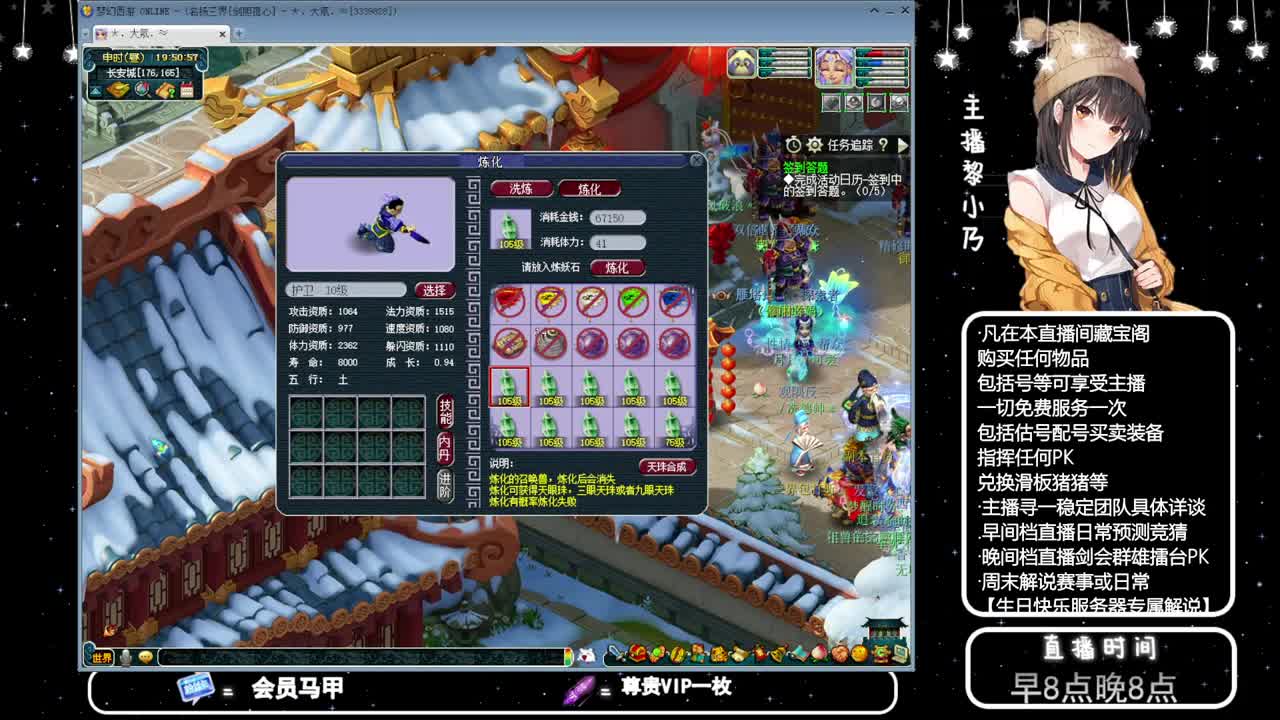Open the magnifying glass map icon near 长安城

tap(142, 89)
